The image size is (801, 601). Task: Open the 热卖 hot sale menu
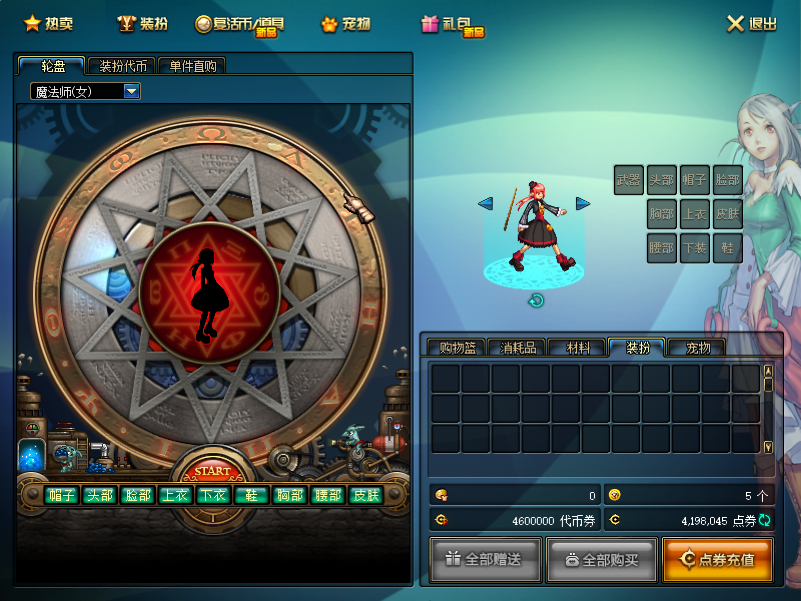[x=48, y=23]
